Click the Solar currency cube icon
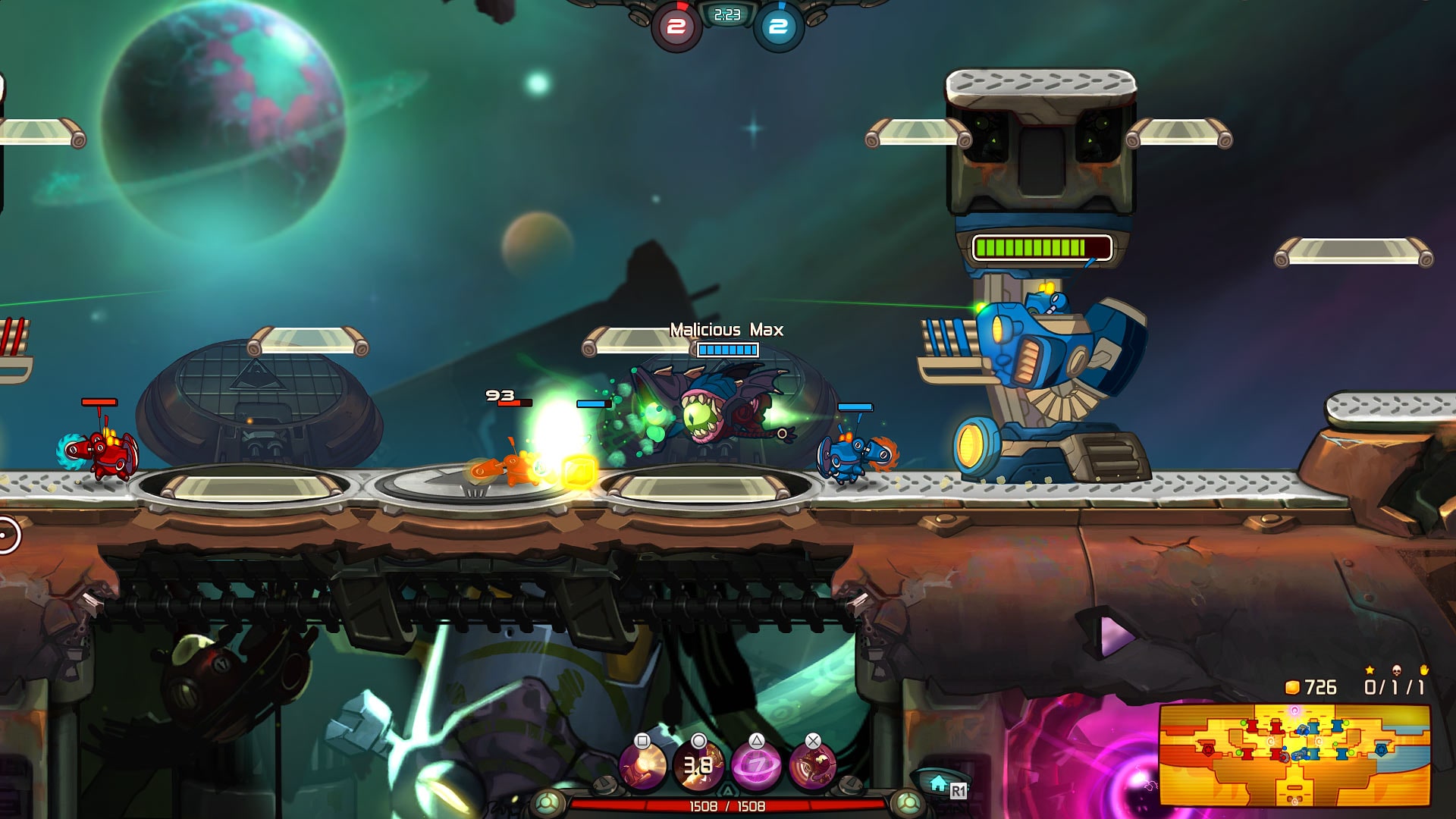 [x=1292, y=686]
